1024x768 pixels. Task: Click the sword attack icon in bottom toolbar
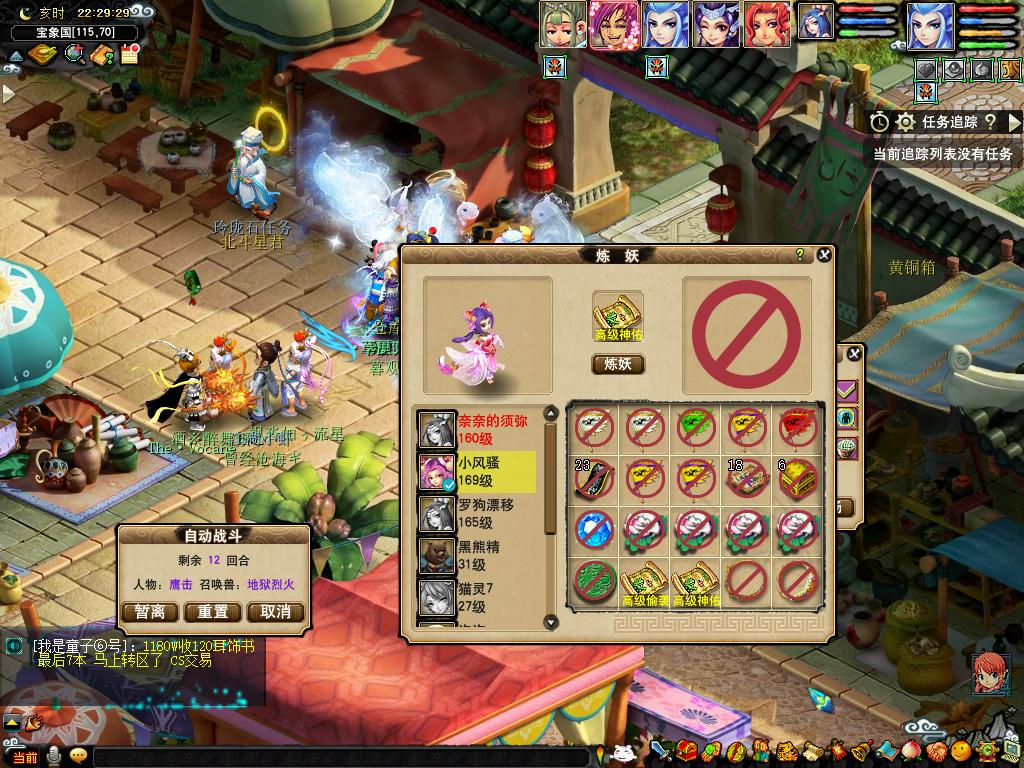(x=660, y=751)
